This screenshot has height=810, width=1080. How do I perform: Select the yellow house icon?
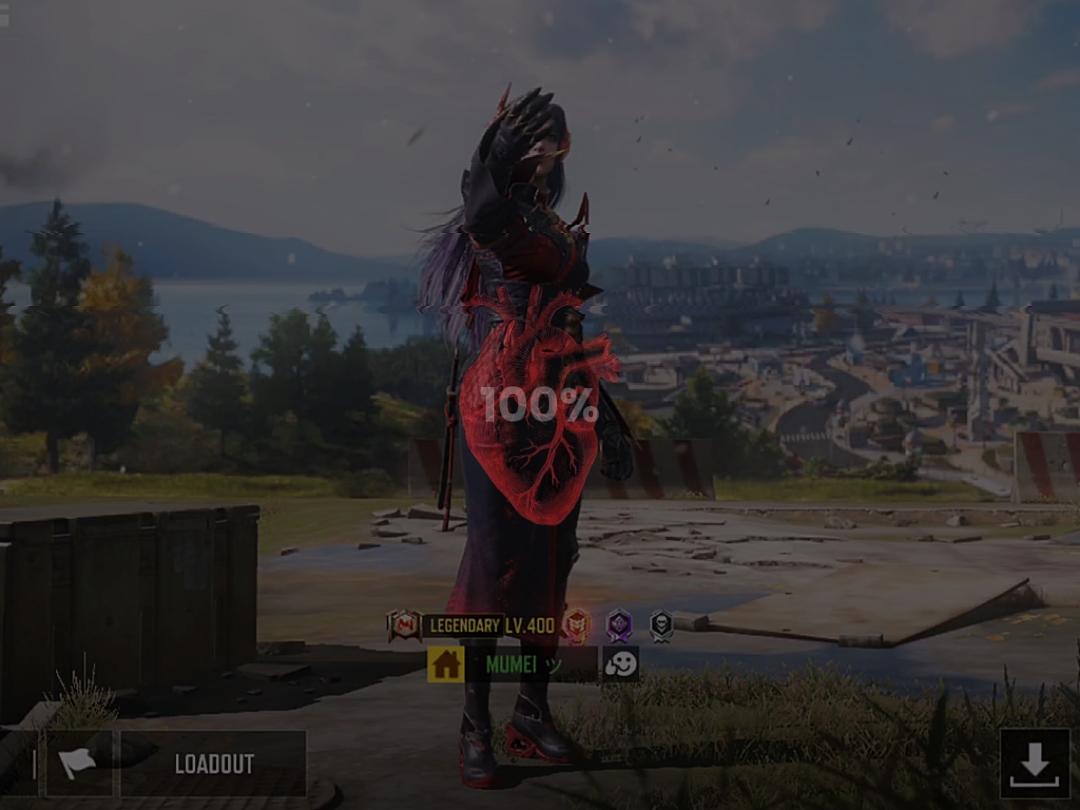(445, 664)
